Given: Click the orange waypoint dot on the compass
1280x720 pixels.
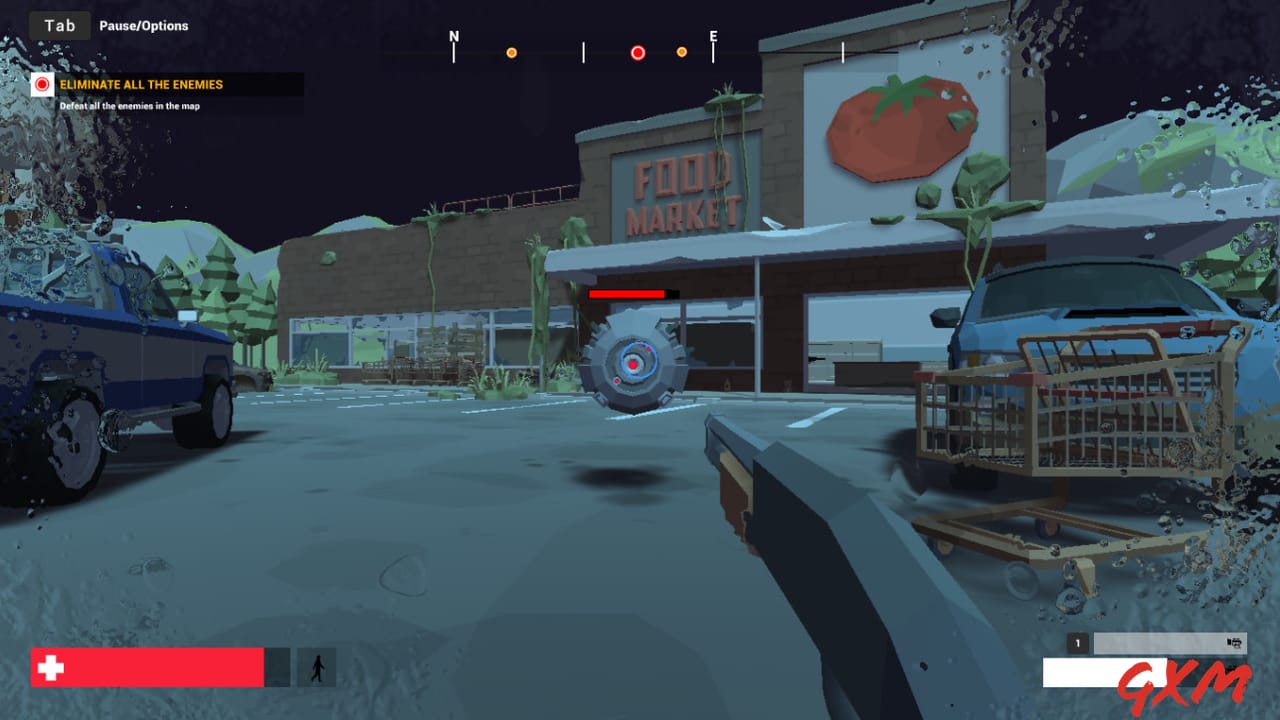Looking at the screenshot, I should 512,51.
